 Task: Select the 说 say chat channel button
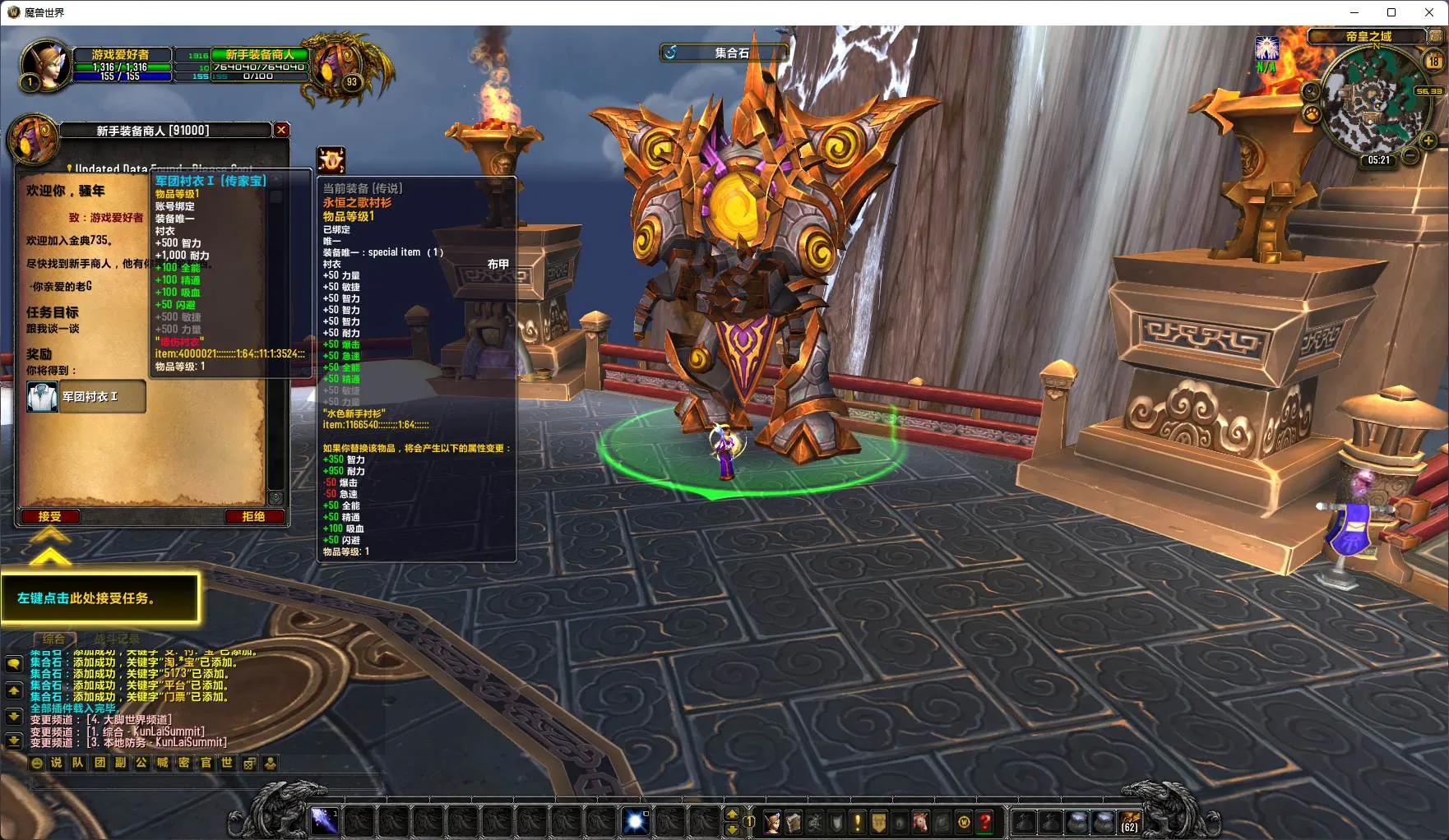tap(57, 763)
